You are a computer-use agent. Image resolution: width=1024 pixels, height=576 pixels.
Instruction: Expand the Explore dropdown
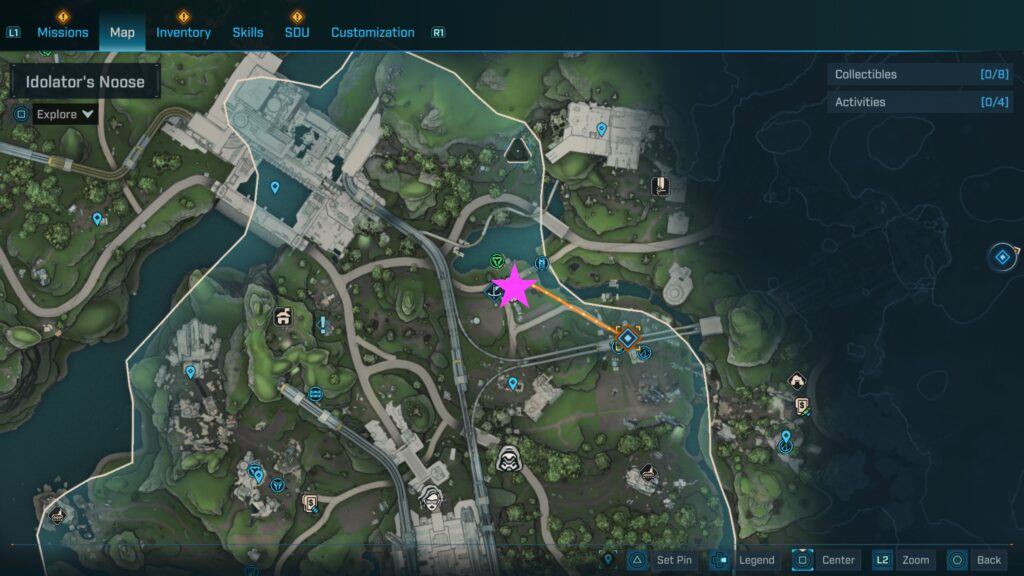(65, 114)
